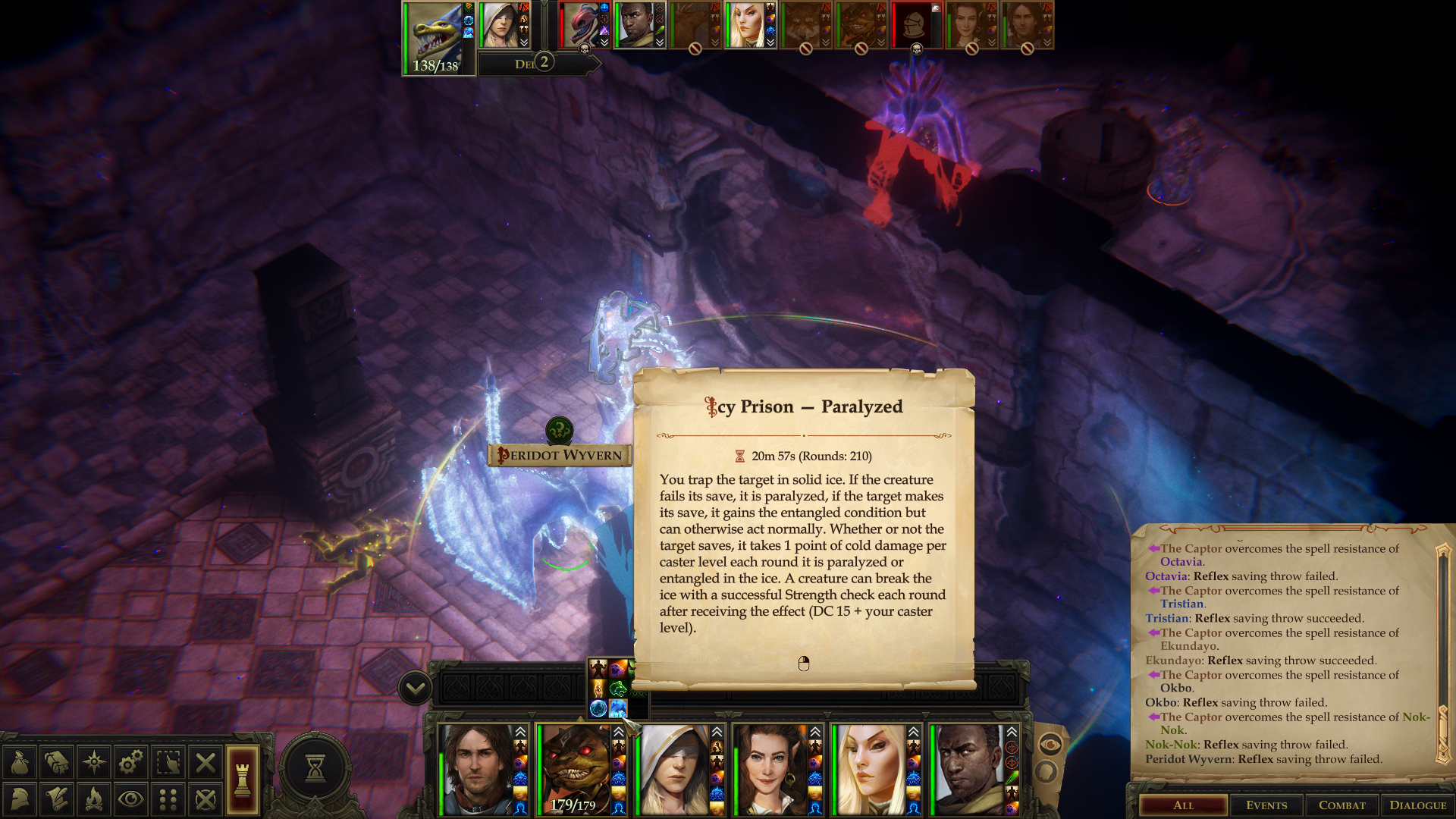The height and width of the screenshot is (819, 1456).
Task: Click the hourglass pause button
Action: (x=315, y=768)
